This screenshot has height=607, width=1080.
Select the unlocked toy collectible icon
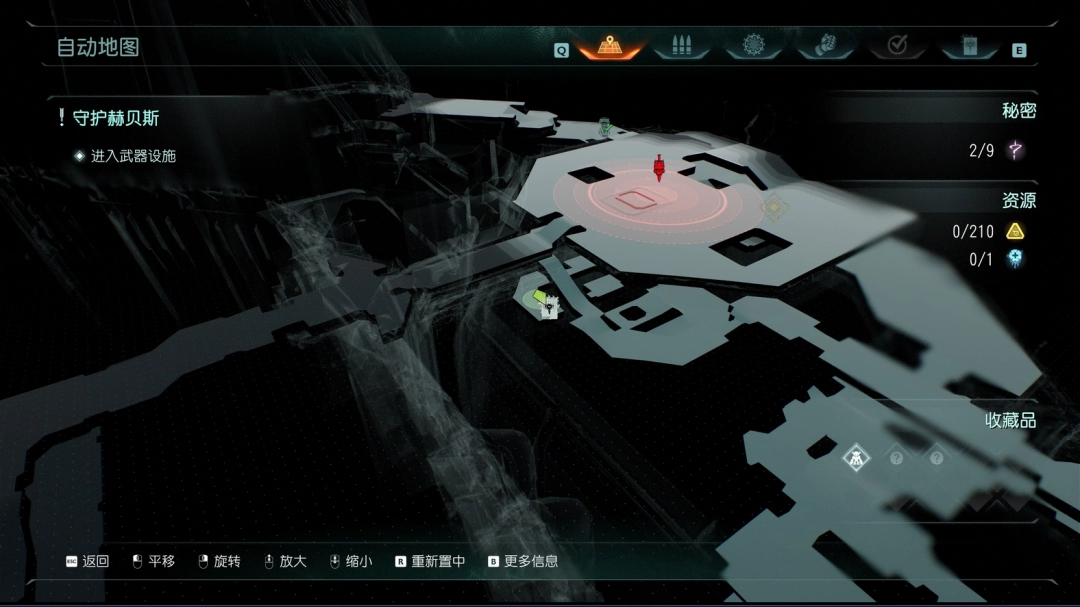pos(856,458)
